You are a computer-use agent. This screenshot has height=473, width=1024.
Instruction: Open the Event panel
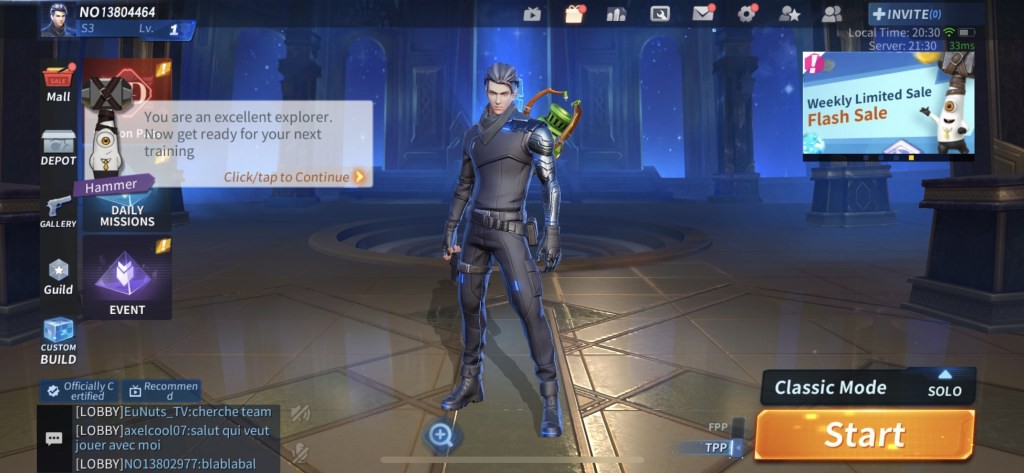(127, 278)
